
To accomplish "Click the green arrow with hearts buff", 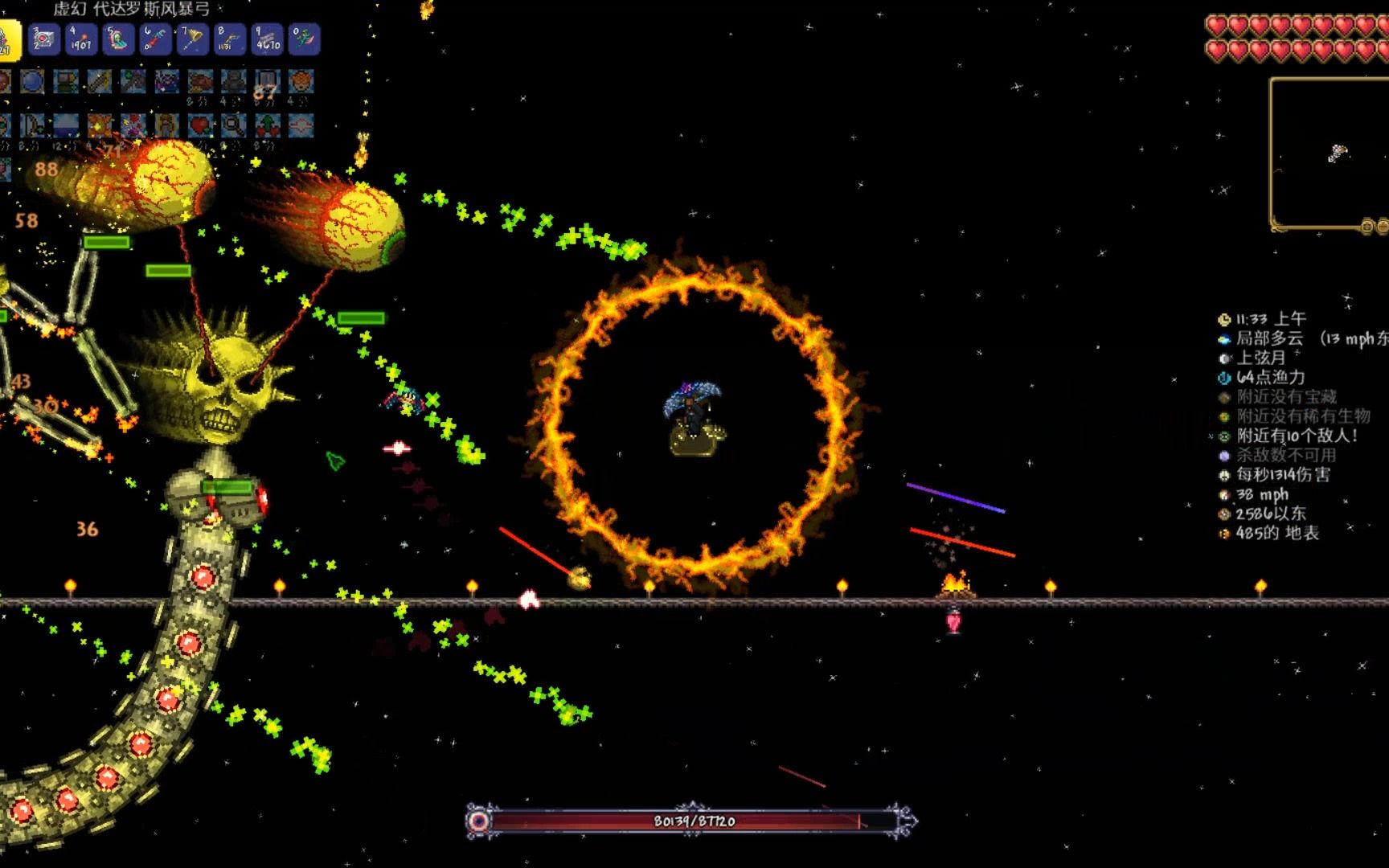I will click(x=267, y=125).
